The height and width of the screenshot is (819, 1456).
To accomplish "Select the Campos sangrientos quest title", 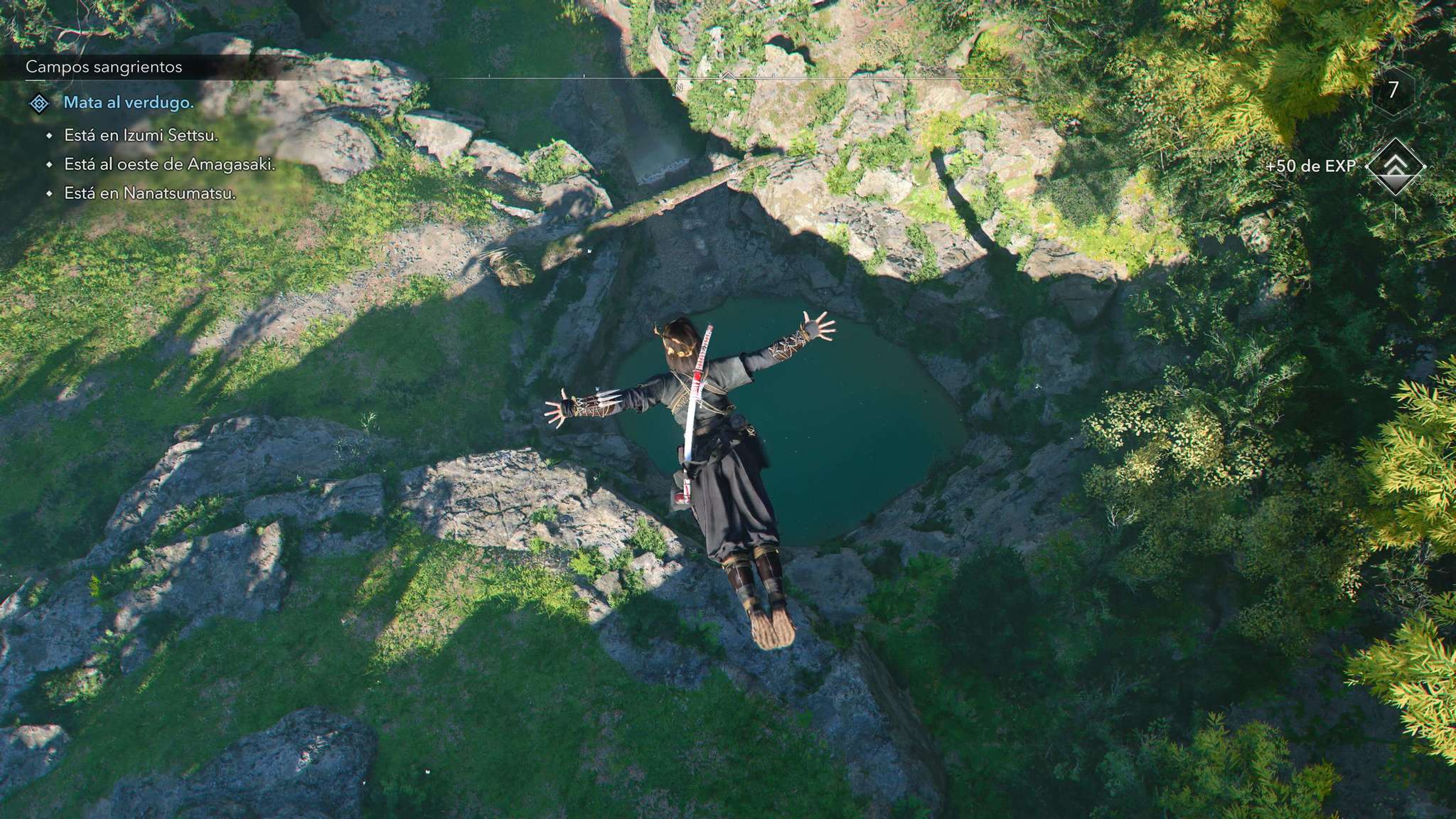I will point(104,67).
